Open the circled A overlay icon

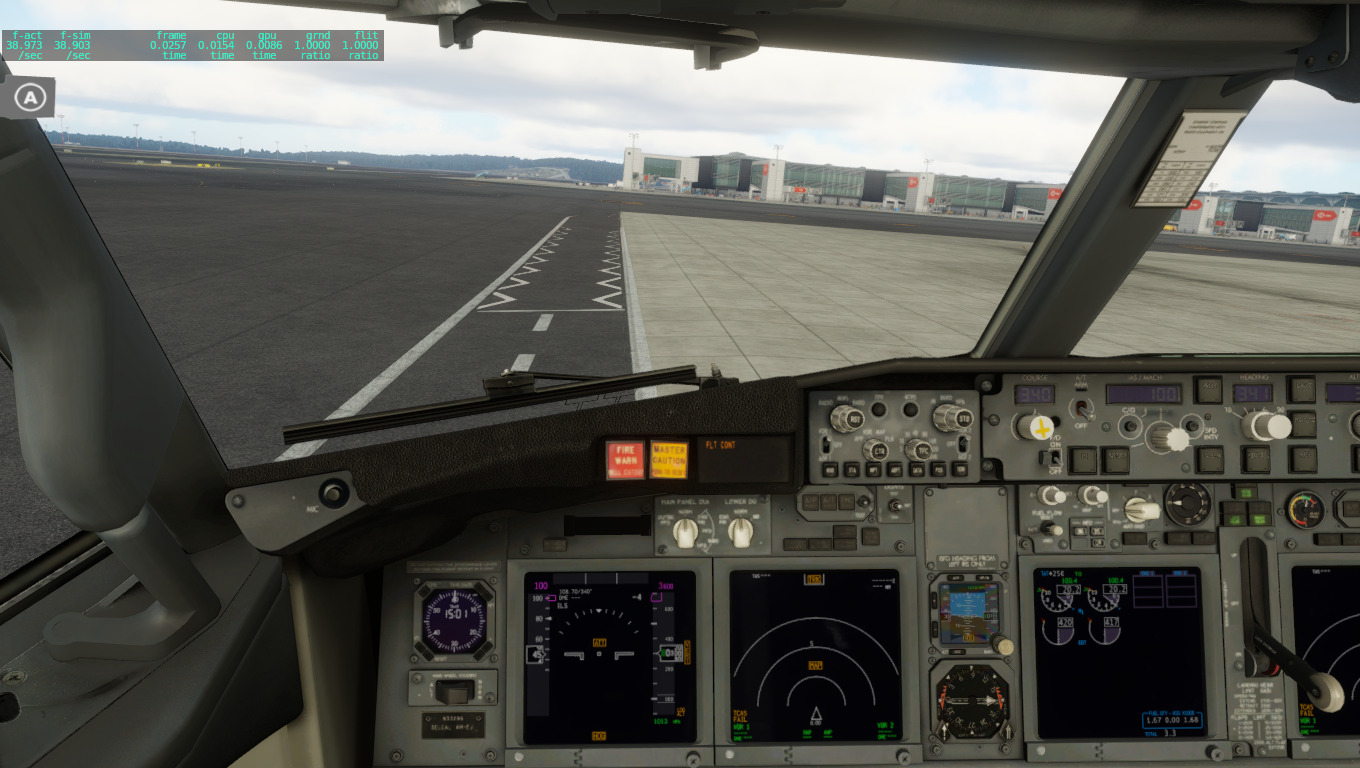(x=32, y=97)
